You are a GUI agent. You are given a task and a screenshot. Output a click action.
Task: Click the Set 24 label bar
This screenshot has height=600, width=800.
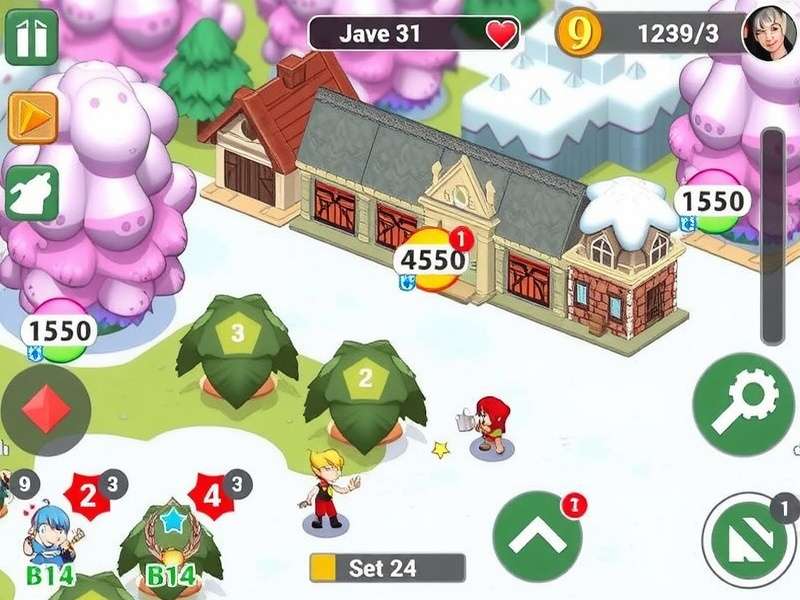(387, 568)
